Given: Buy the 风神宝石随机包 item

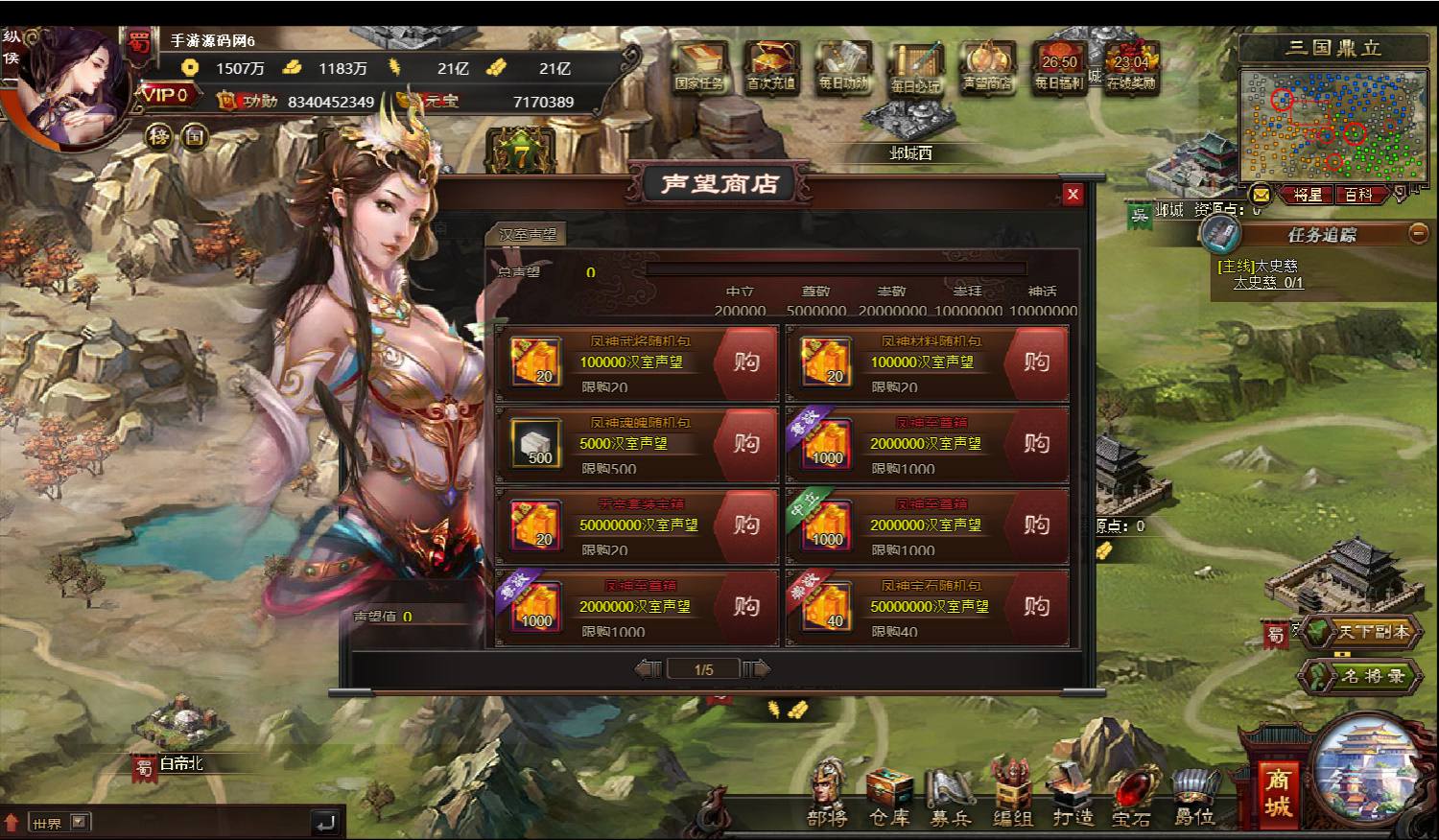Looking at the screenshot, I should (x=1036, y=607).
